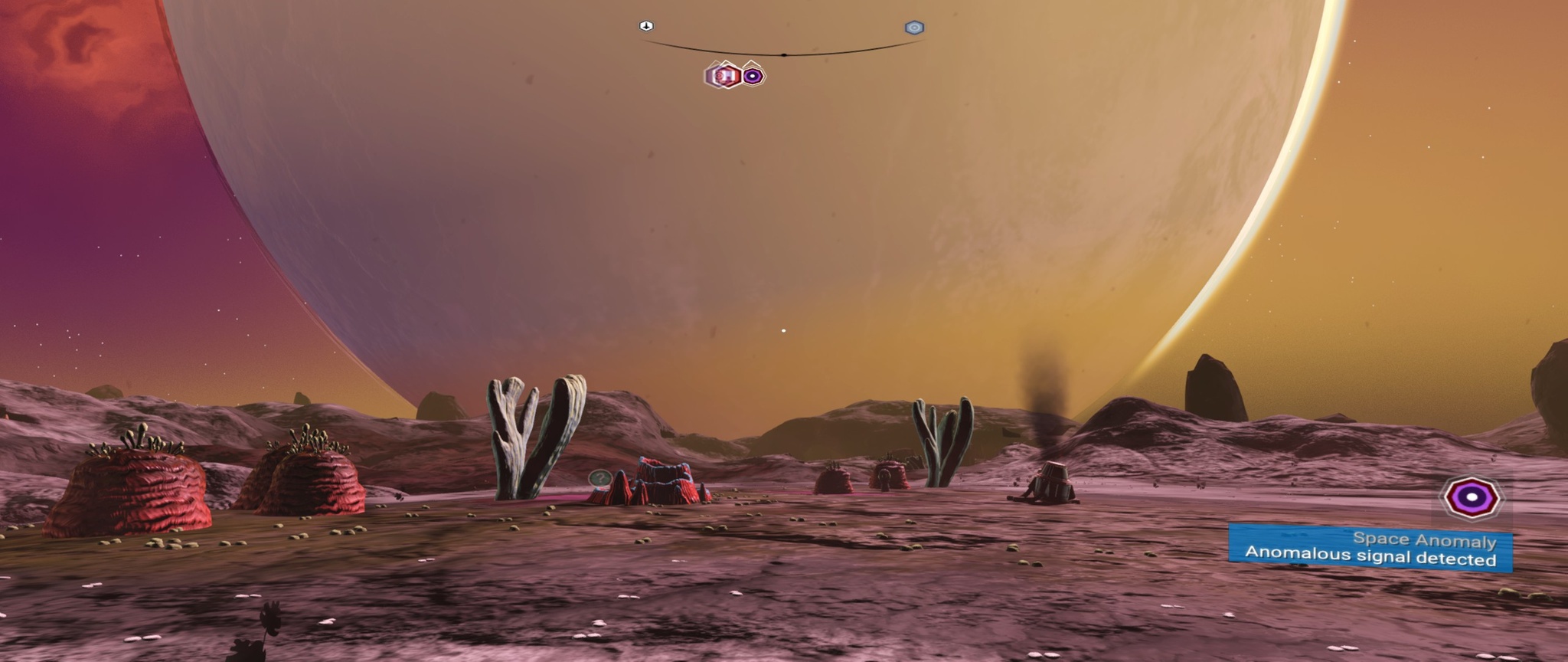This screenshot has height=662, width=1568.
Task: Click the purple anomaly icon above the notification
Action: [x=1472, y=498]
